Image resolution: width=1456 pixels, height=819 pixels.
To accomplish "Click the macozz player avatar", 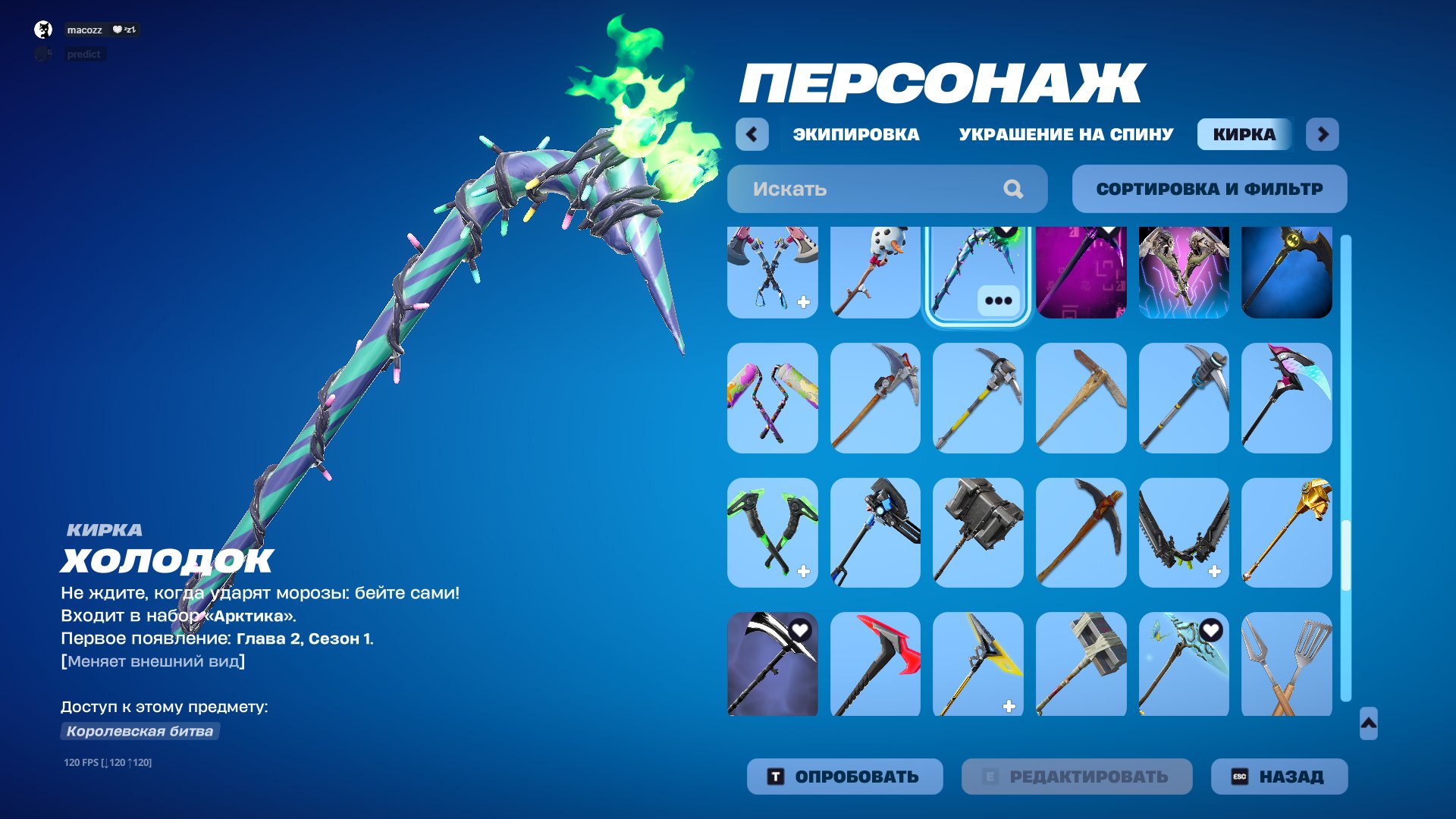I will click(42, 30).
